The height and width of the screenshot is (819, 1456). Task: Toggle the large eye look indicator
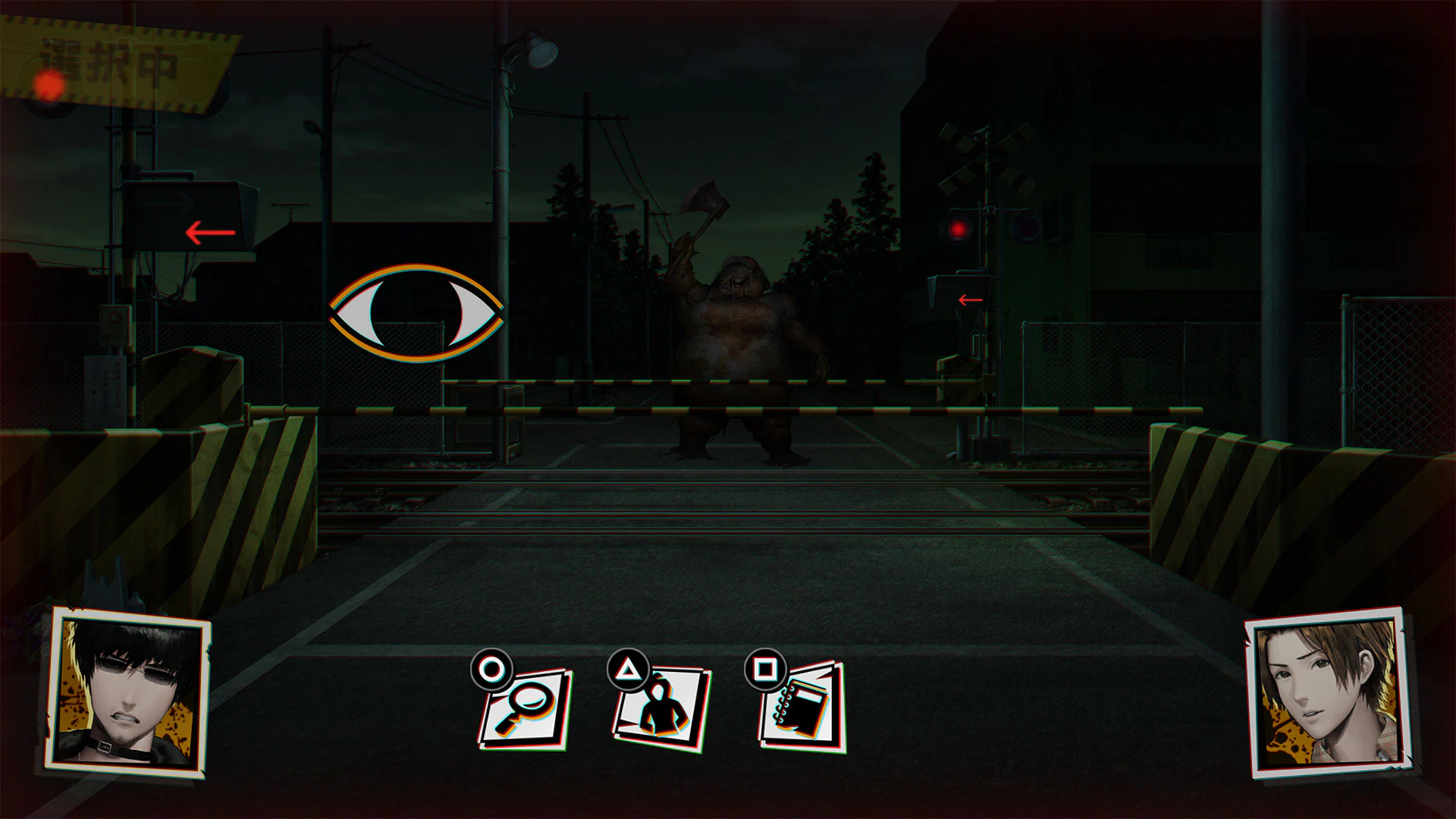click(x=416, y=311)
